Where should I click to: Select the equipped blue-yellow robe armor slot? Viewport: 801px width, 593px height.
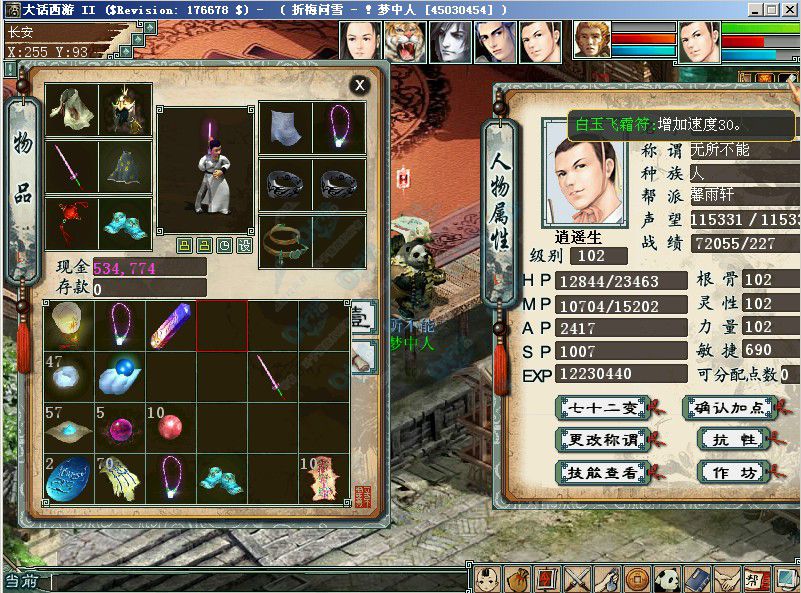pos(126,166)
